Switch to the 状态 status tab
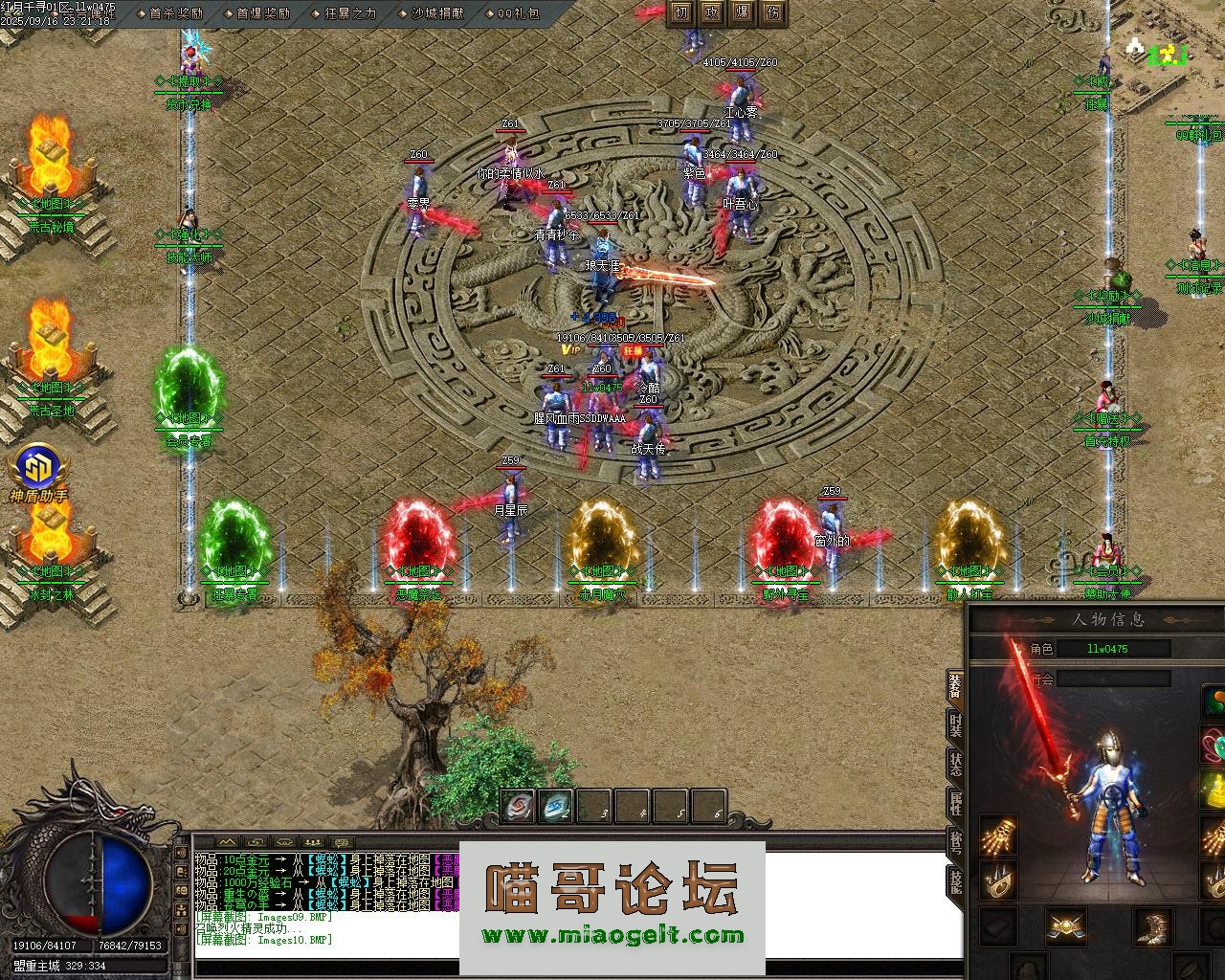The width and height of the screenshot is (1225, 980). pos(955,764)
